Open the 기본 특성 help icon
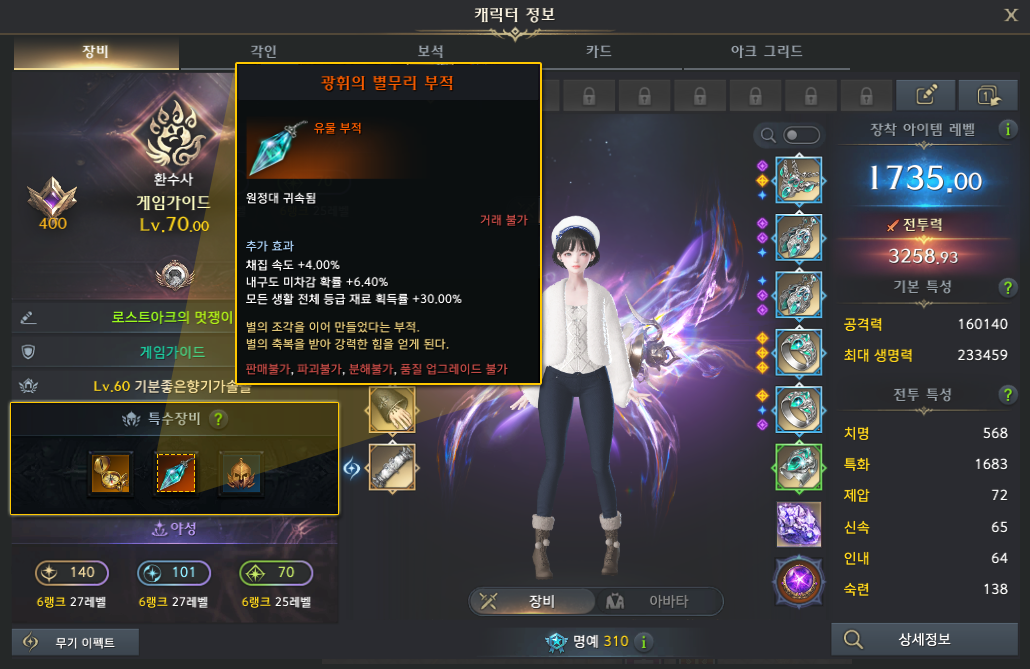Screen dimensions: 1030x669 [1008, 288]
